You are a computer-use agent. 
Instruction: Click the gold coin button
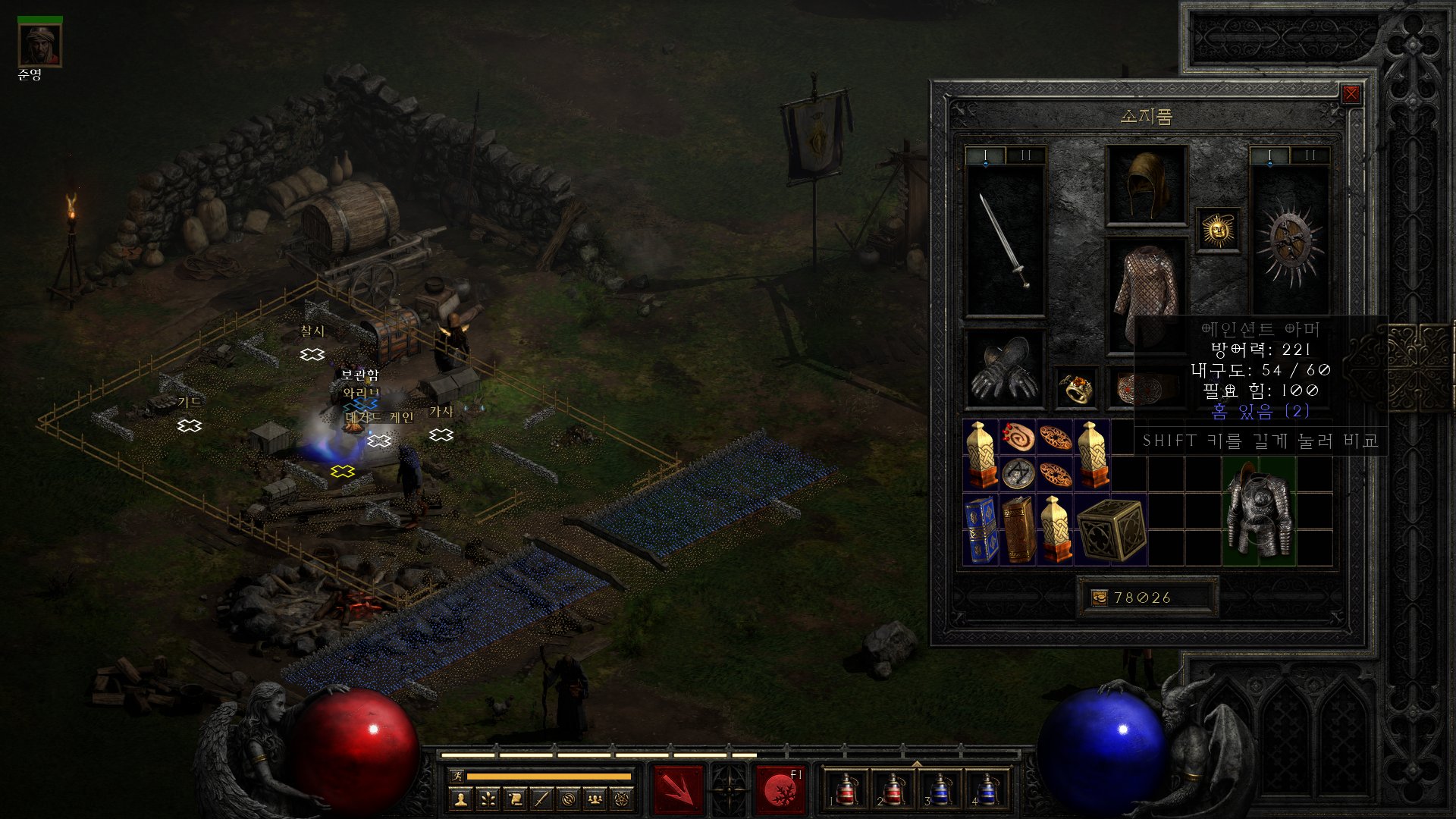point(1099,598)
